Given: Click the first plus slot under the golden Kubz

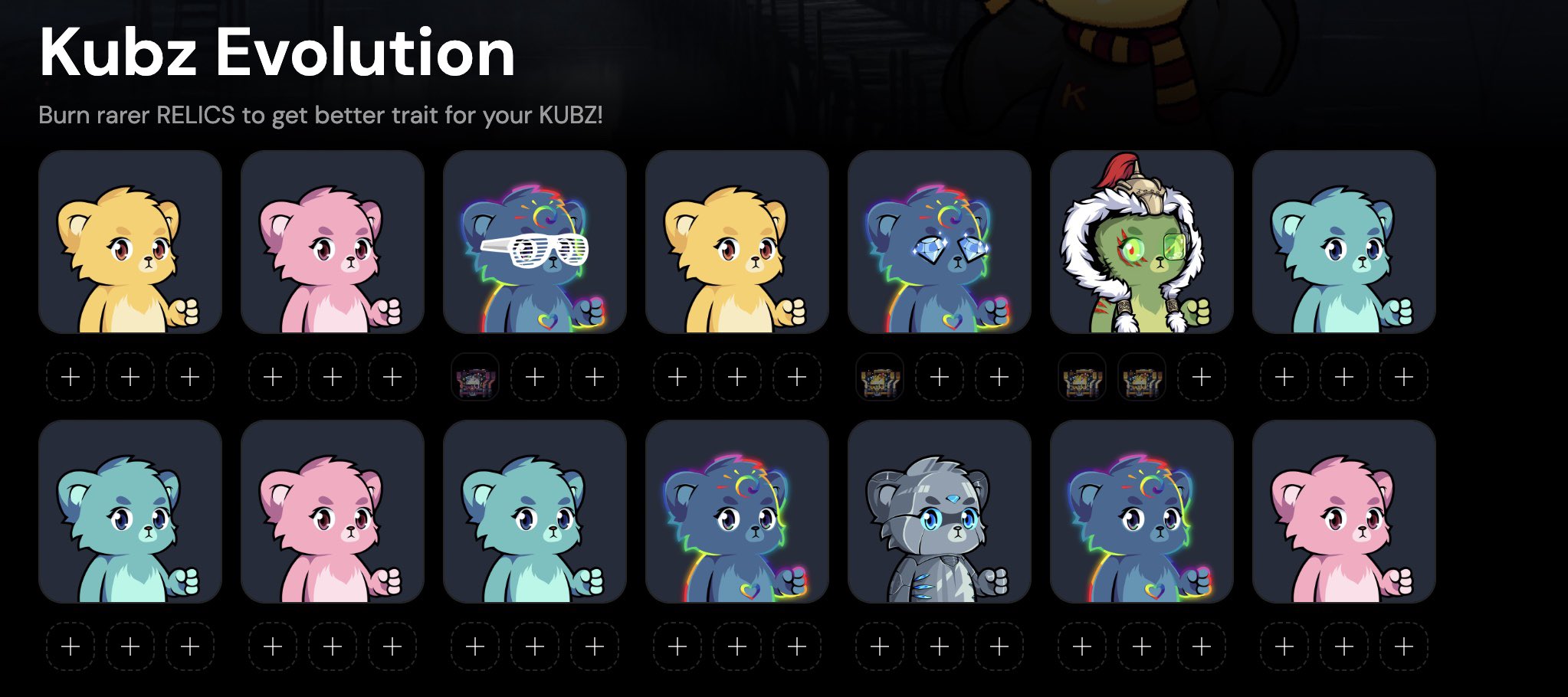Looking at the screenshot, I should click(71, 377).
